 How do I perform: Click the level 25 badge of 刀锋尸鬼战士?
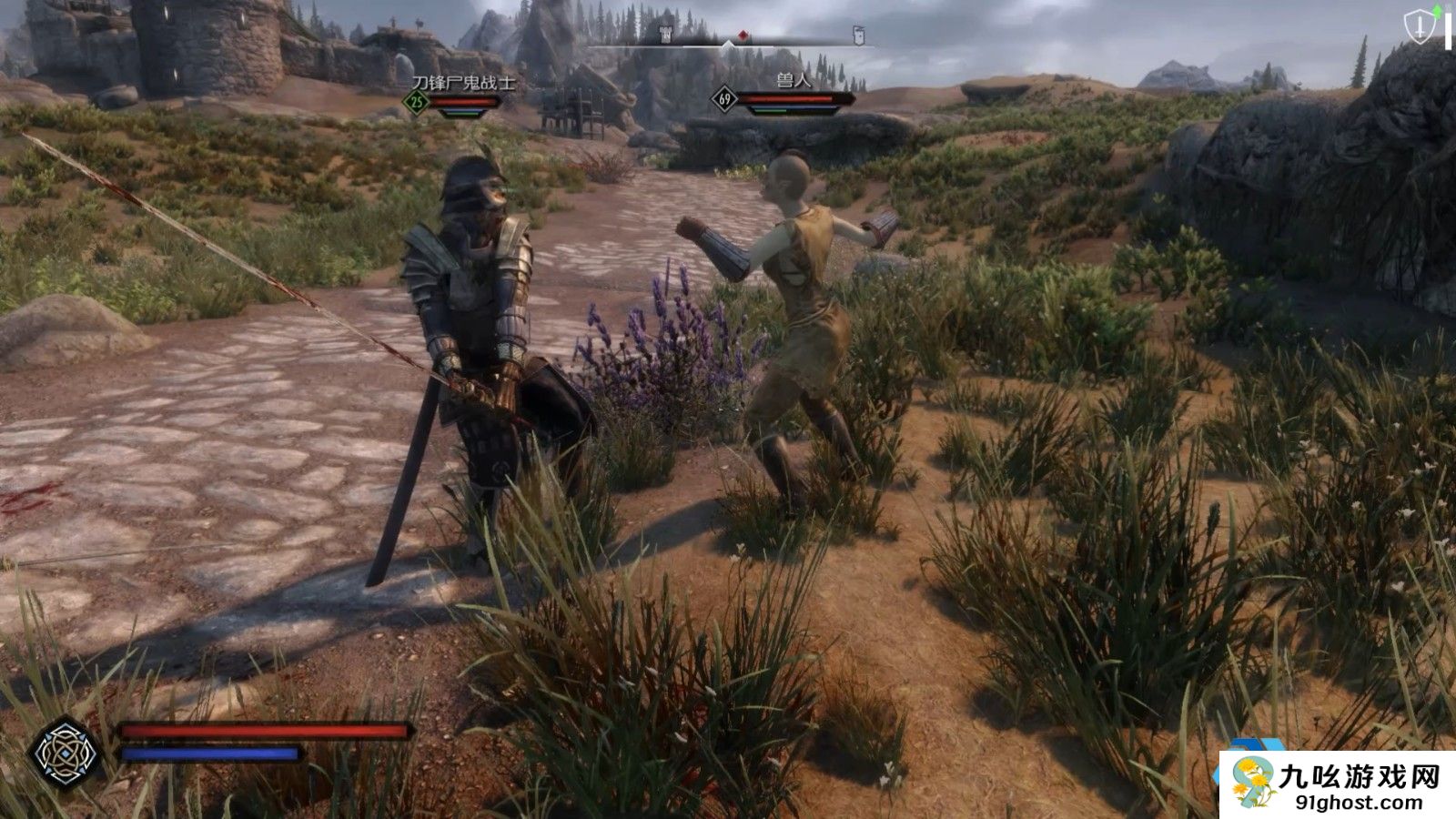[417, 102]
